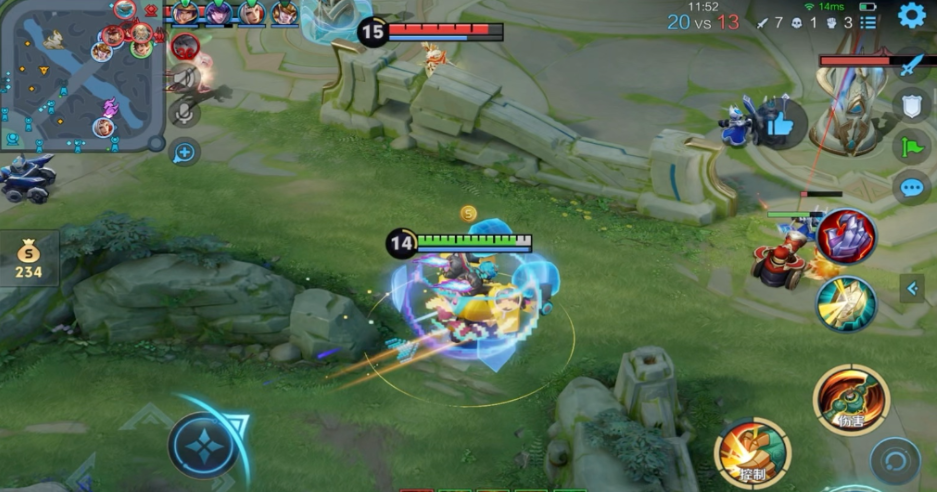Expand the side panel arrow tab
This screenshot has height=492, width=937.
click(x=912, y=289)
